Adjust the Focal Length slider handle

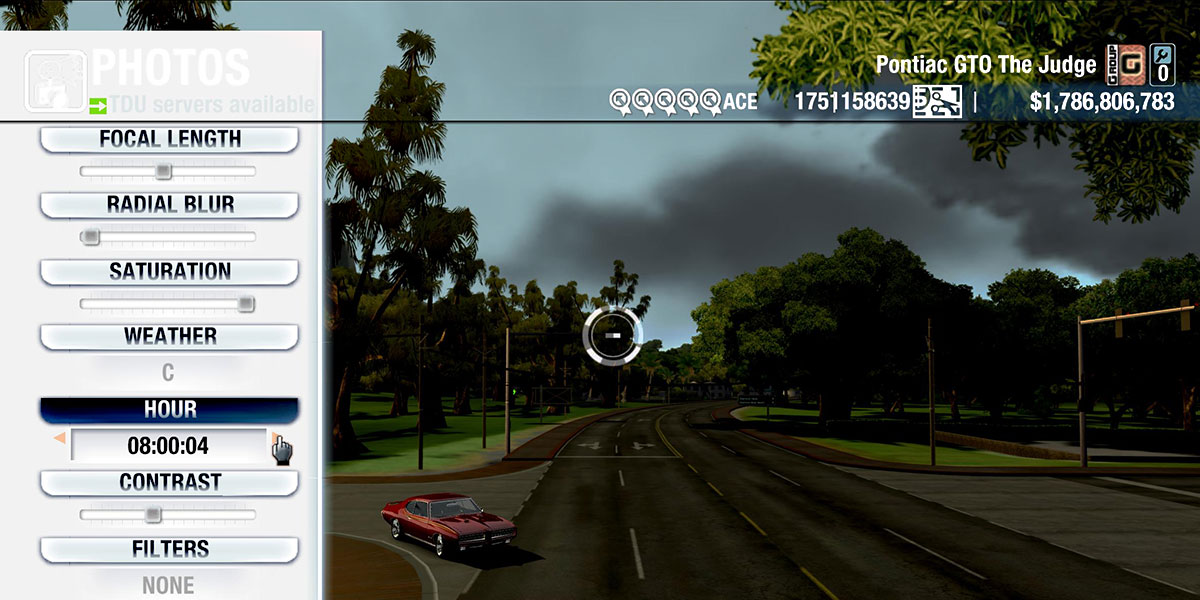pos(163,172)
